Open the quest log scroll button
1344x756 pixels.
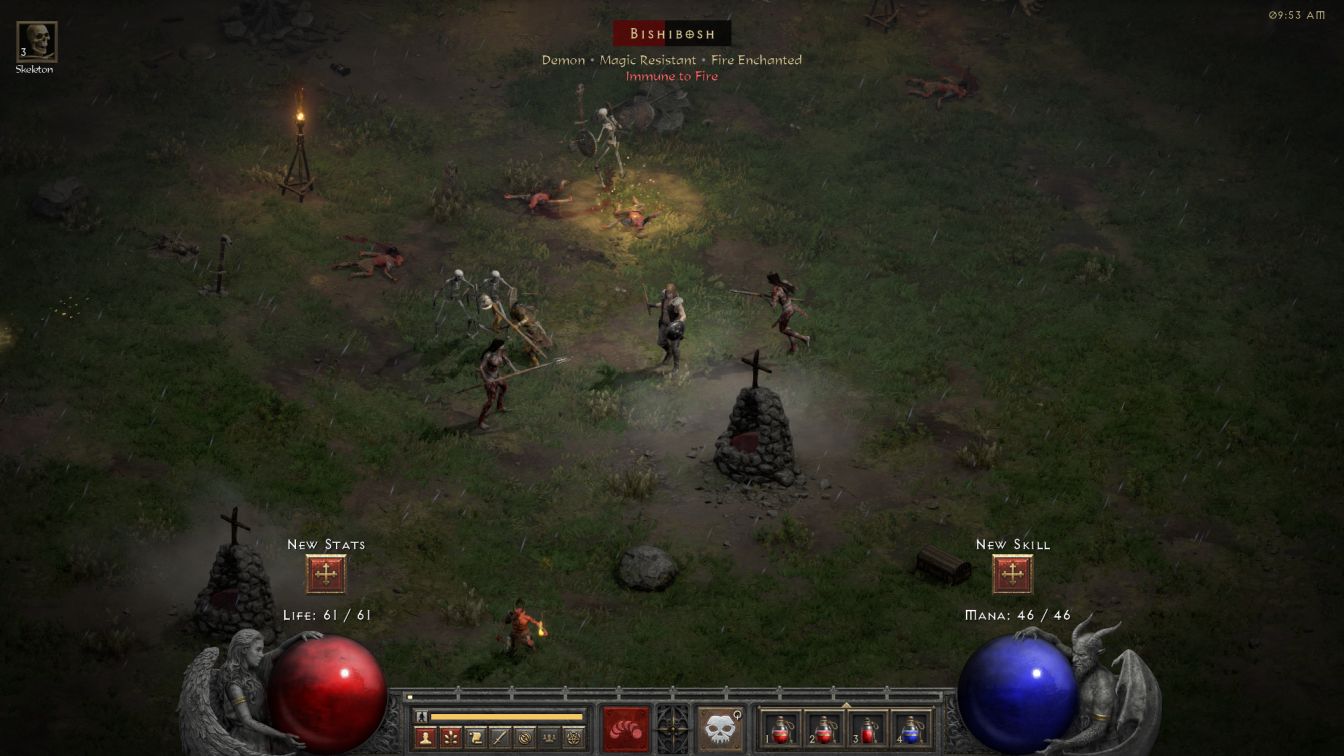(x=476, y=738)
